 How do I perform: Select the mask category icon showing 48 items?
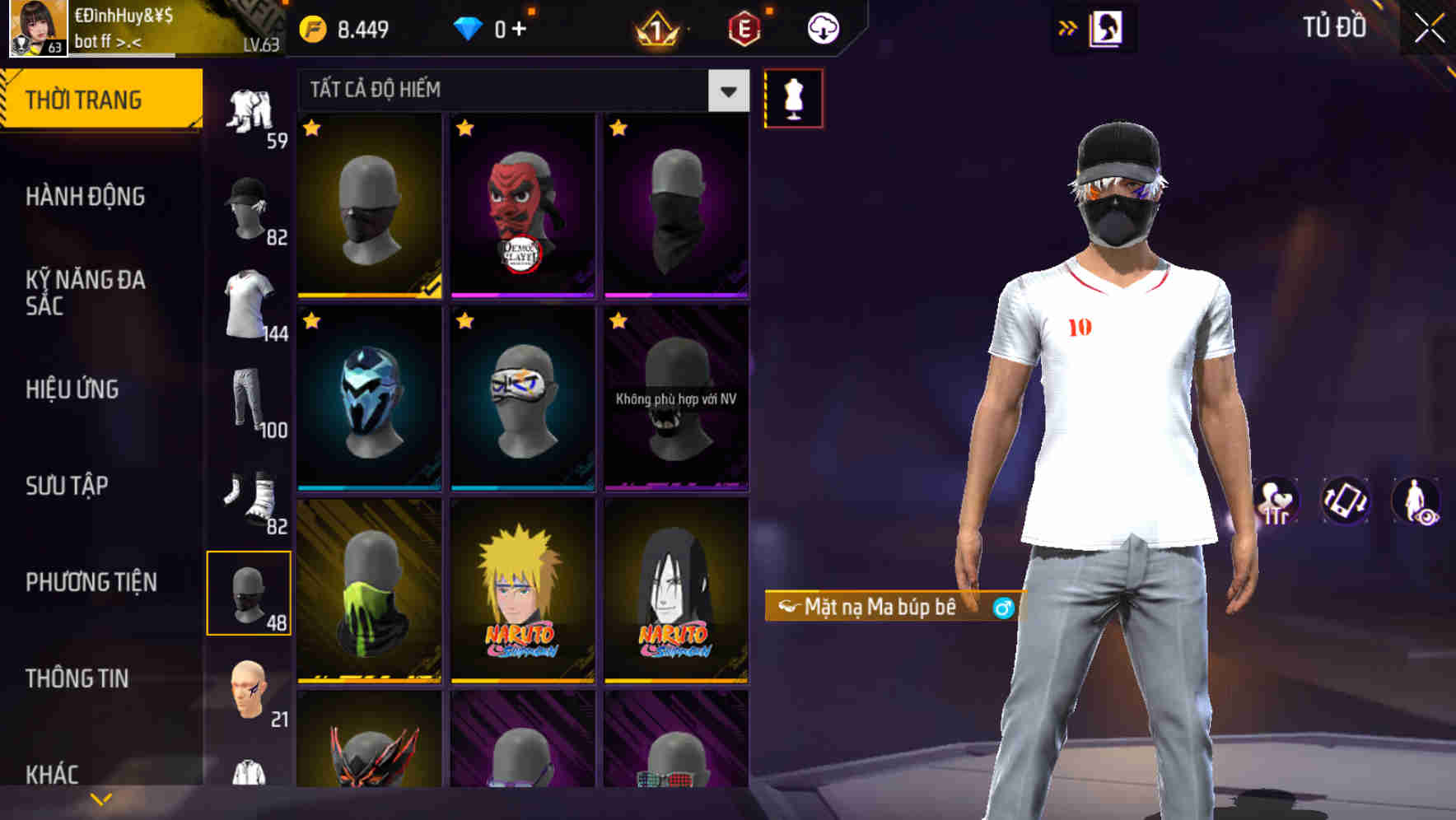tap(250, 594)
